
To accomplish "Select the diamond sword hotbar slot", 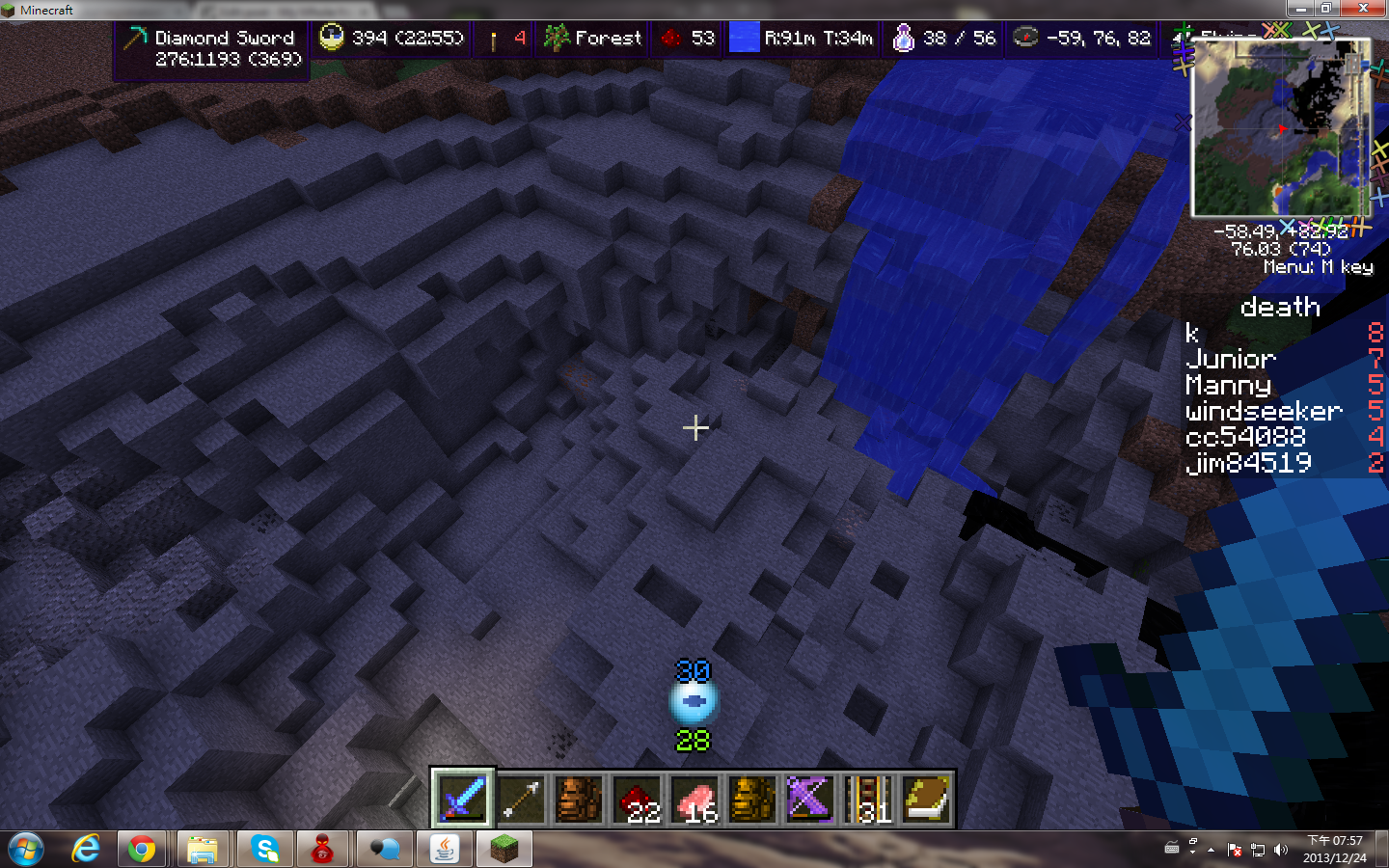I will coord(463,799).
